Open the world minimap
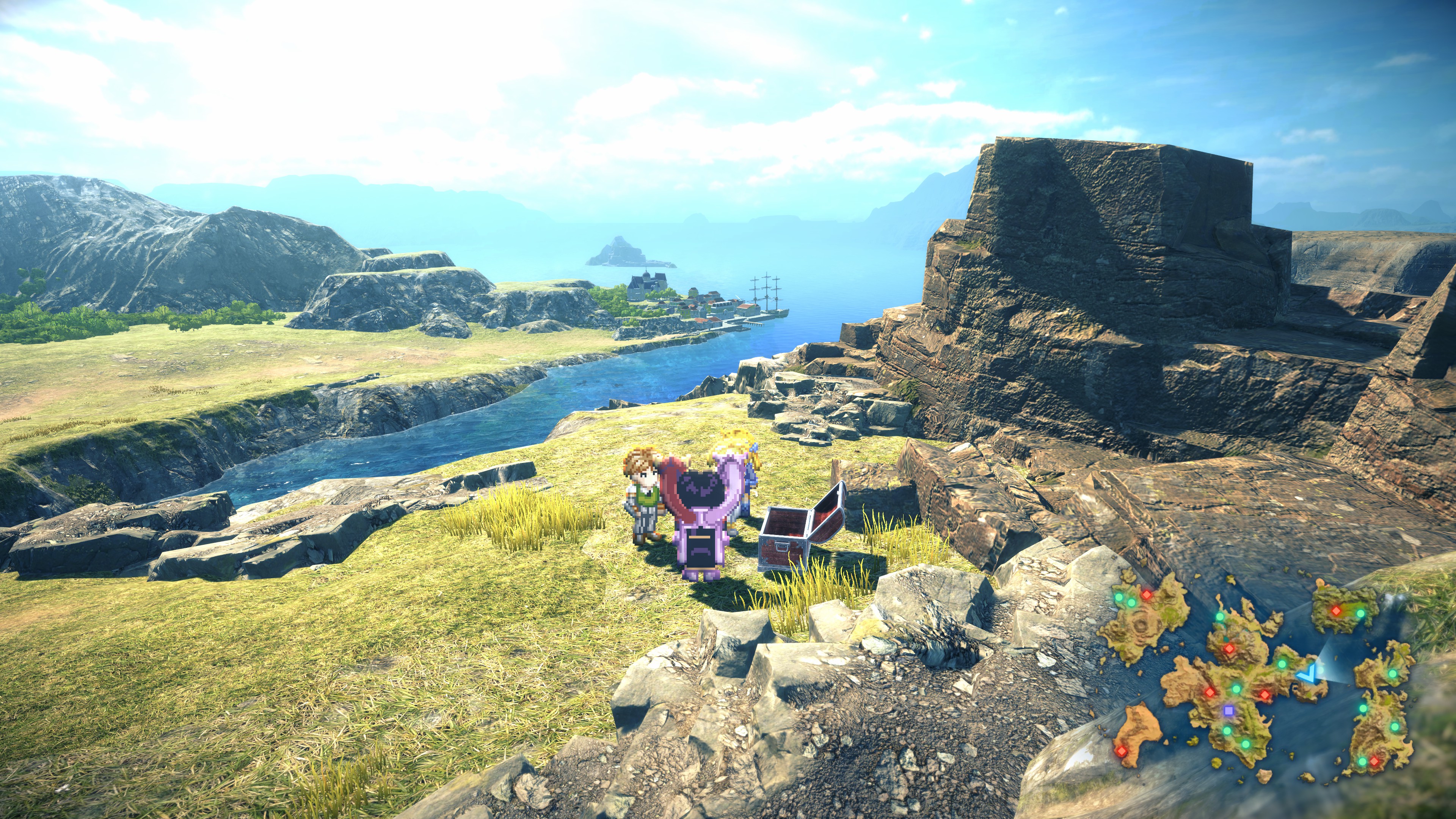This screenshot has width=1456, height=819. (1255, 678)
